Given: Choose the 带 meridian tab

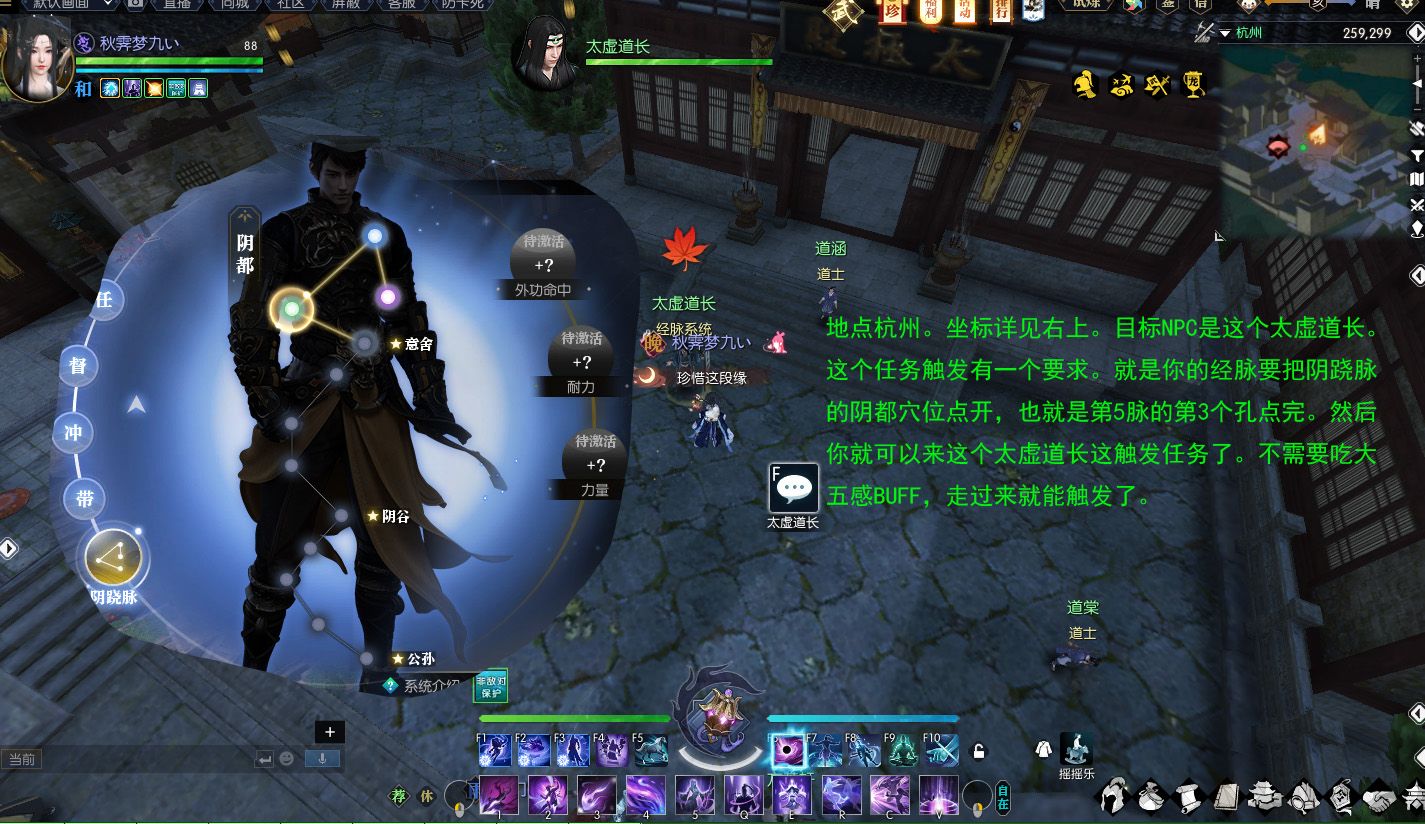Looking at the screenshot, I should tap(85, 498).
